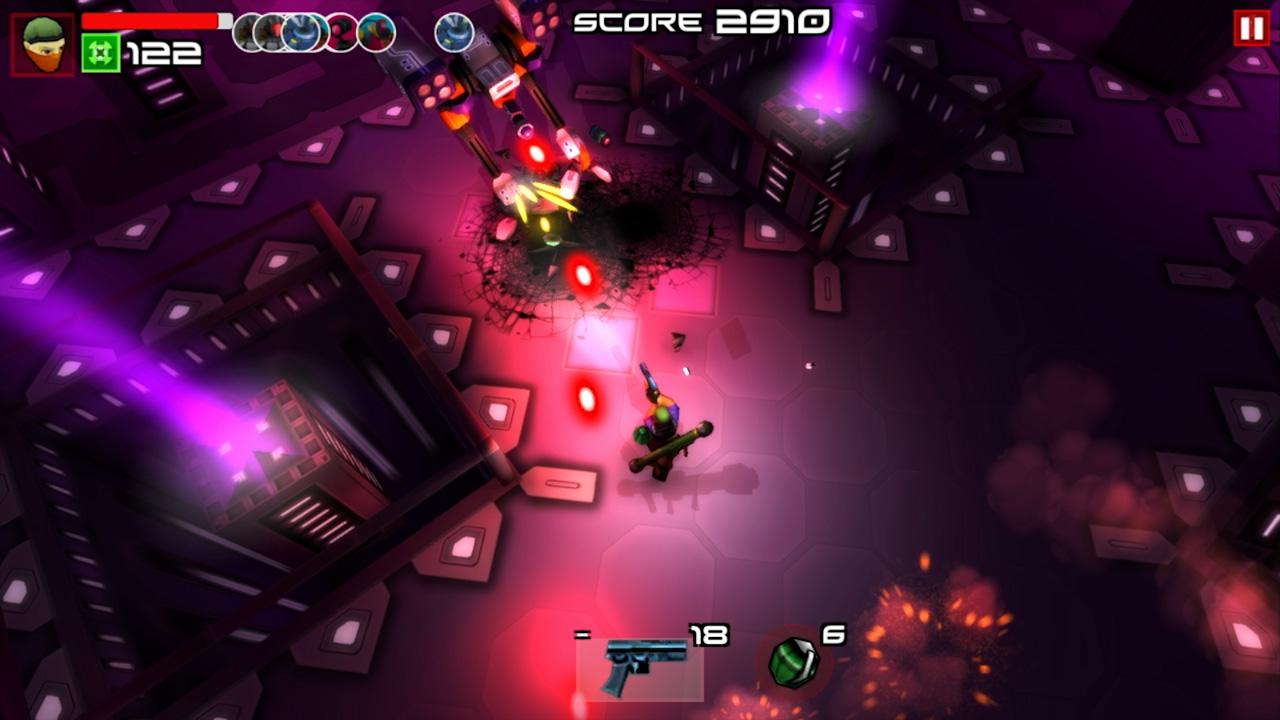Click the grenade count showing 6
The width and height of the screenshot is (1280, 720).
click(834, 634)
